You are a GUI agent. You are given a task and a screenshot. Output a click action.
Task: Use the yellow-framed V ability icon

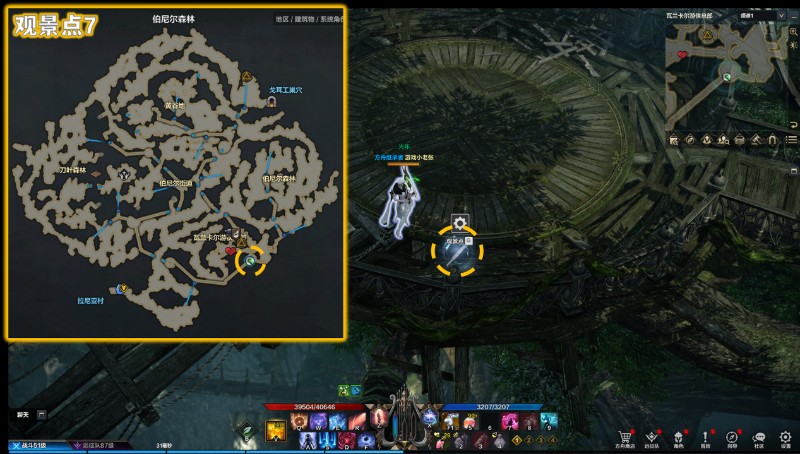pos(275,431)
